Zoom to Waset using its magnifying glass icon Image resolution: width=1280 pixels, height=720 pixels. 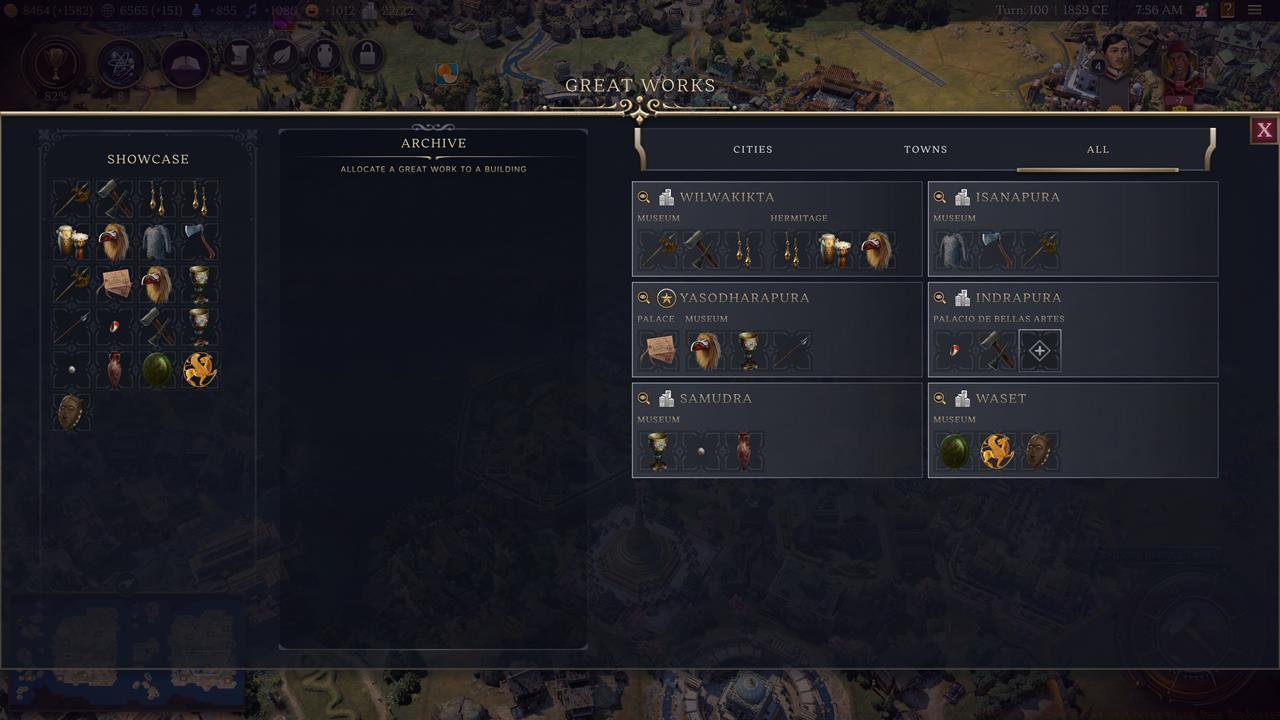coord(941,398)
